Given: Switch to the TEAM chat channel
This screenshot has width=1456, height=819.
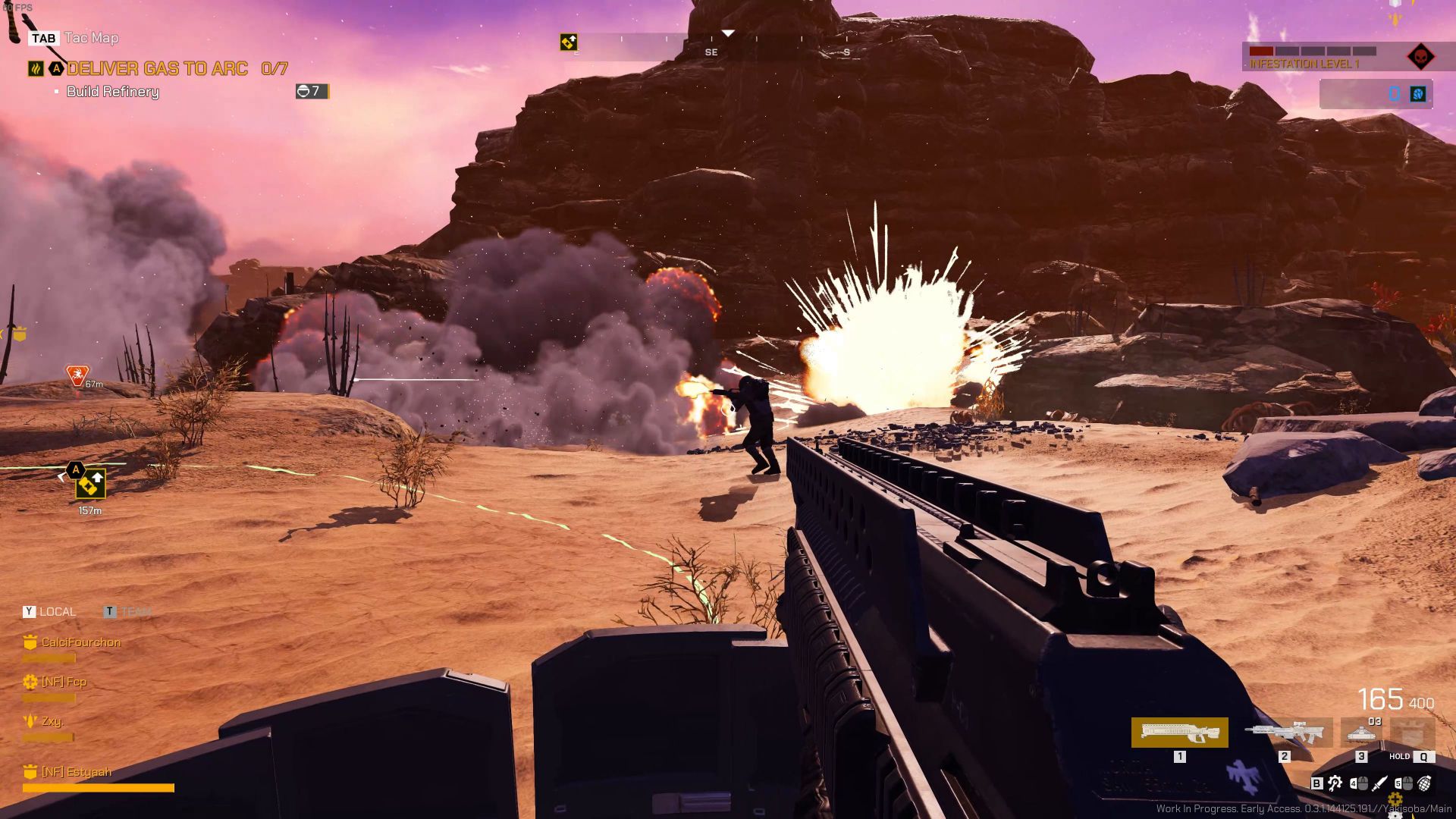Looking at the screenshot, I should tap(135, 612).
